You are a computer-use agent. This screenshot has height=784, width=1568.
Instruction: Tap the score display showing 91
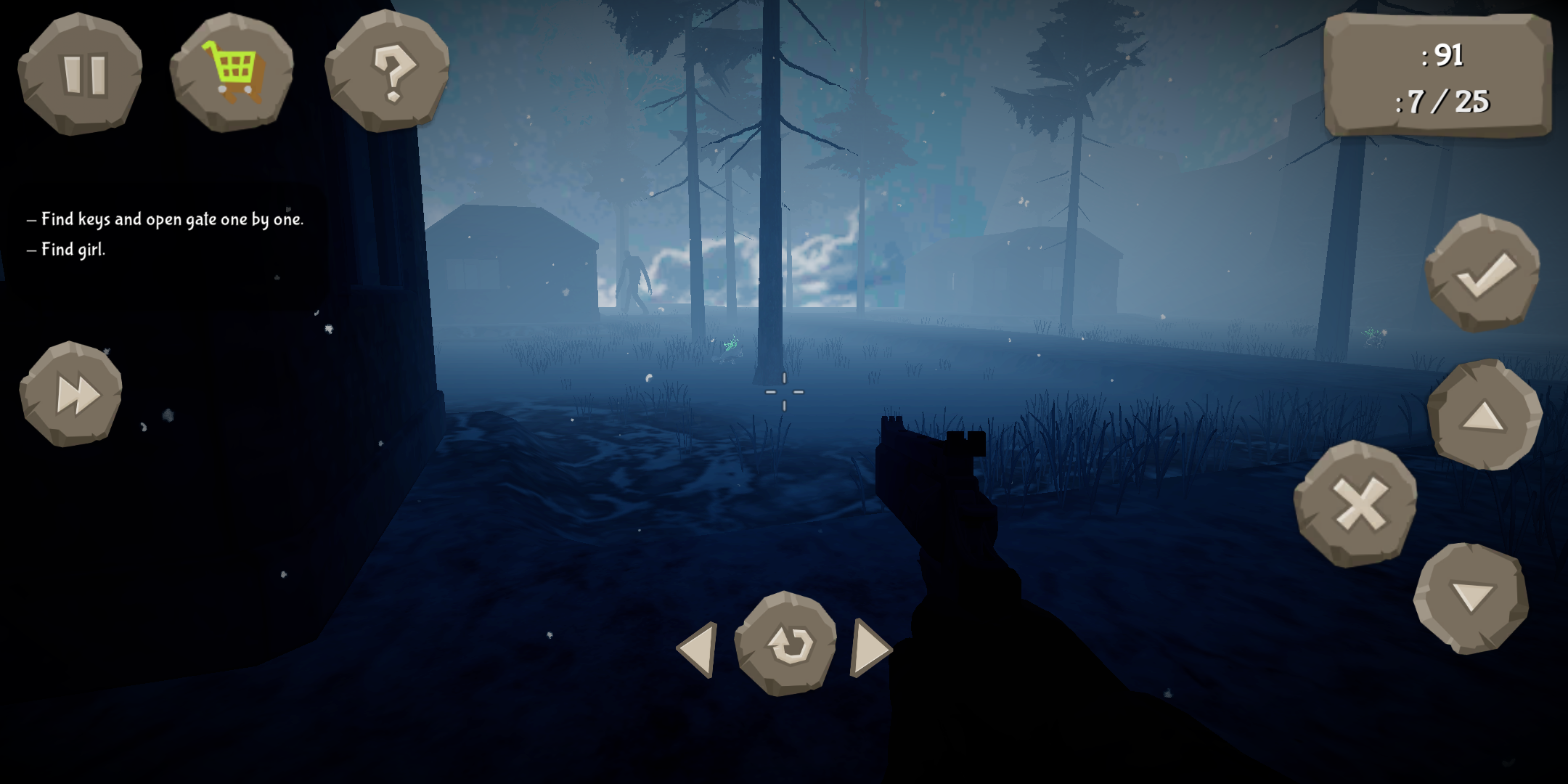click(1441, 54)
